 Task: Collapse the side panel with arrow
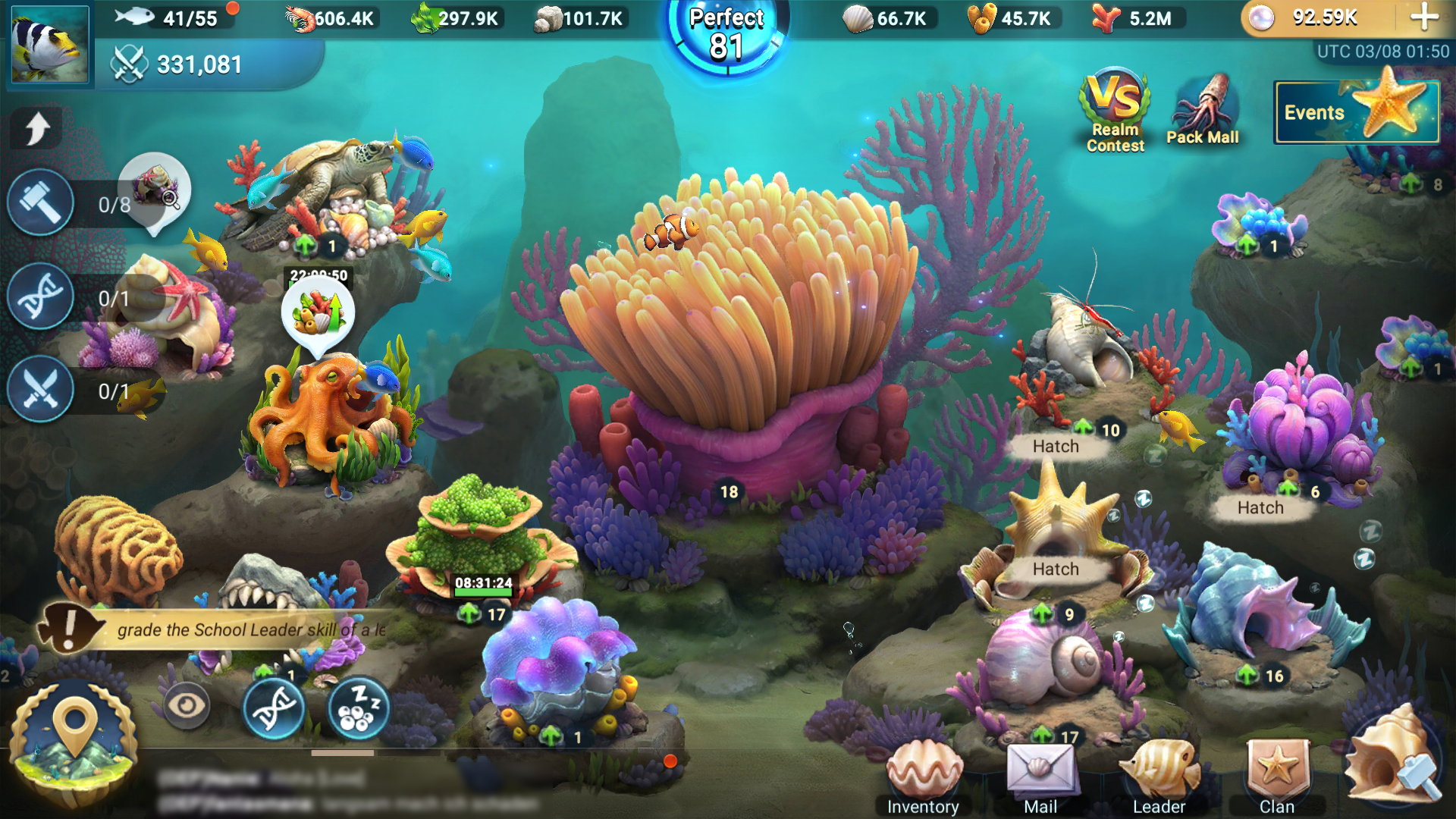tap(36, 127)
